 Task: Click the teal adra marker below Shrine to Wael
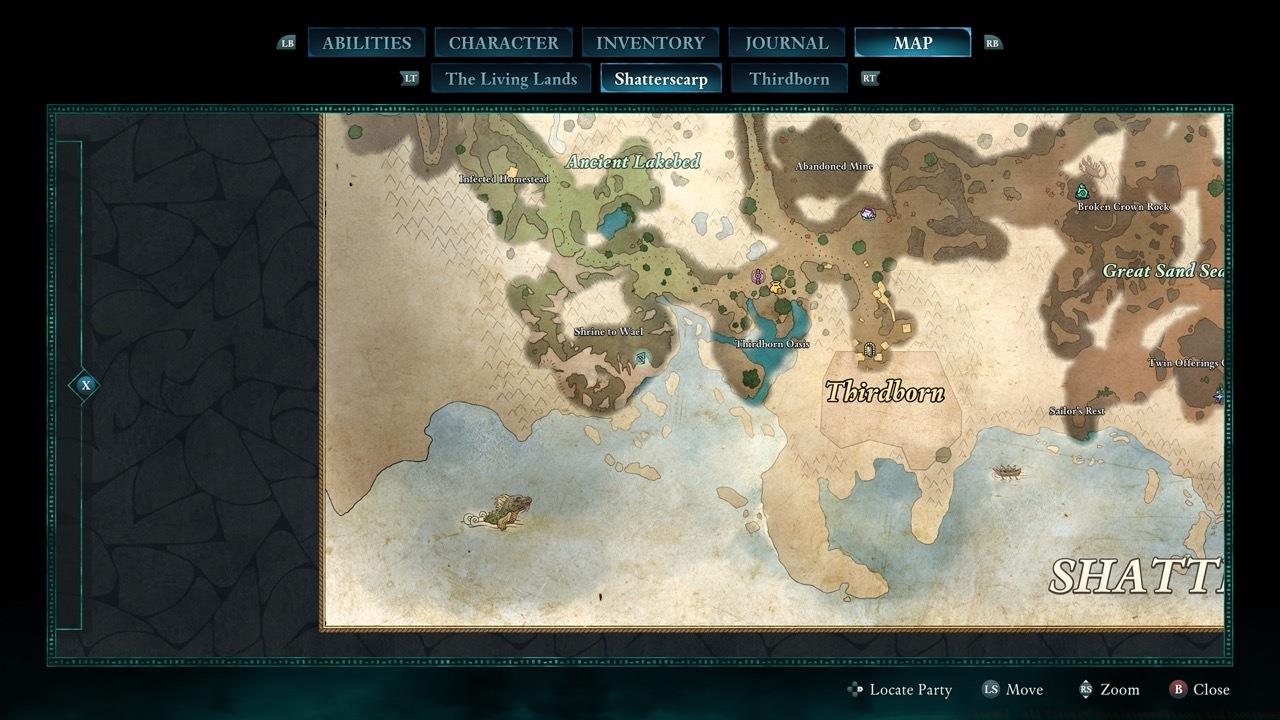(x=641, y=358)
